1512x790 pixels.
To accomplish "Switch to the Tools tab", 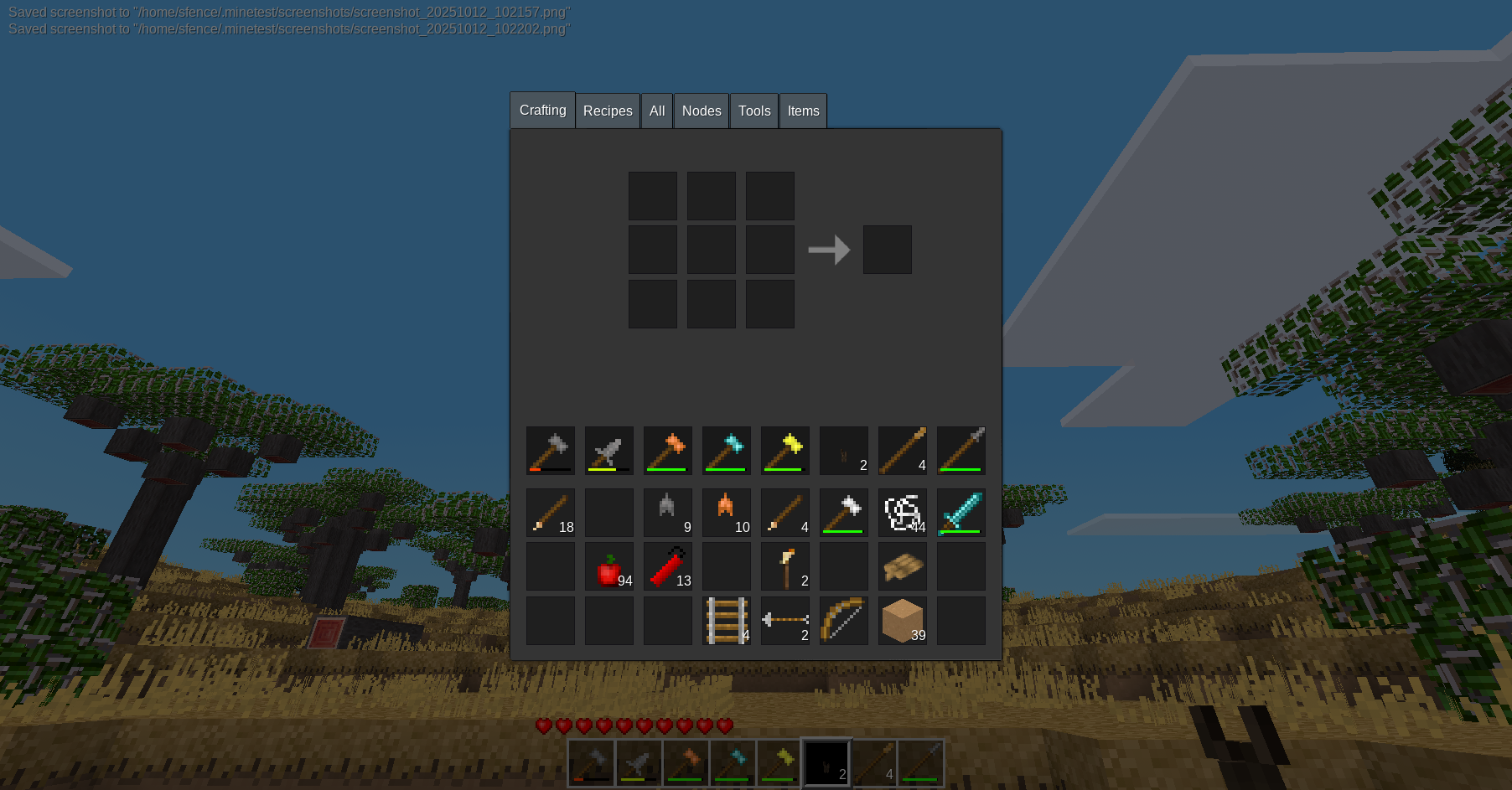I will click(754, 111).
